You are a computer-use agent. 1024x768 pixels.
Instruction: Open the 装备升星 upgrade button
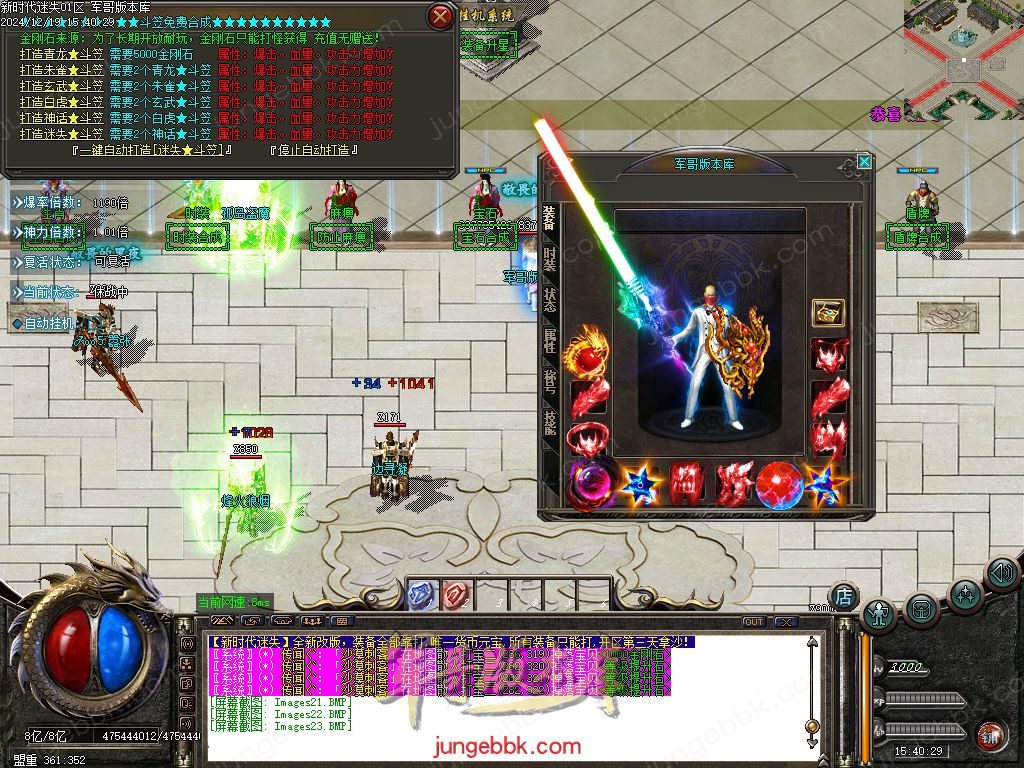click(x=486, y=45)
